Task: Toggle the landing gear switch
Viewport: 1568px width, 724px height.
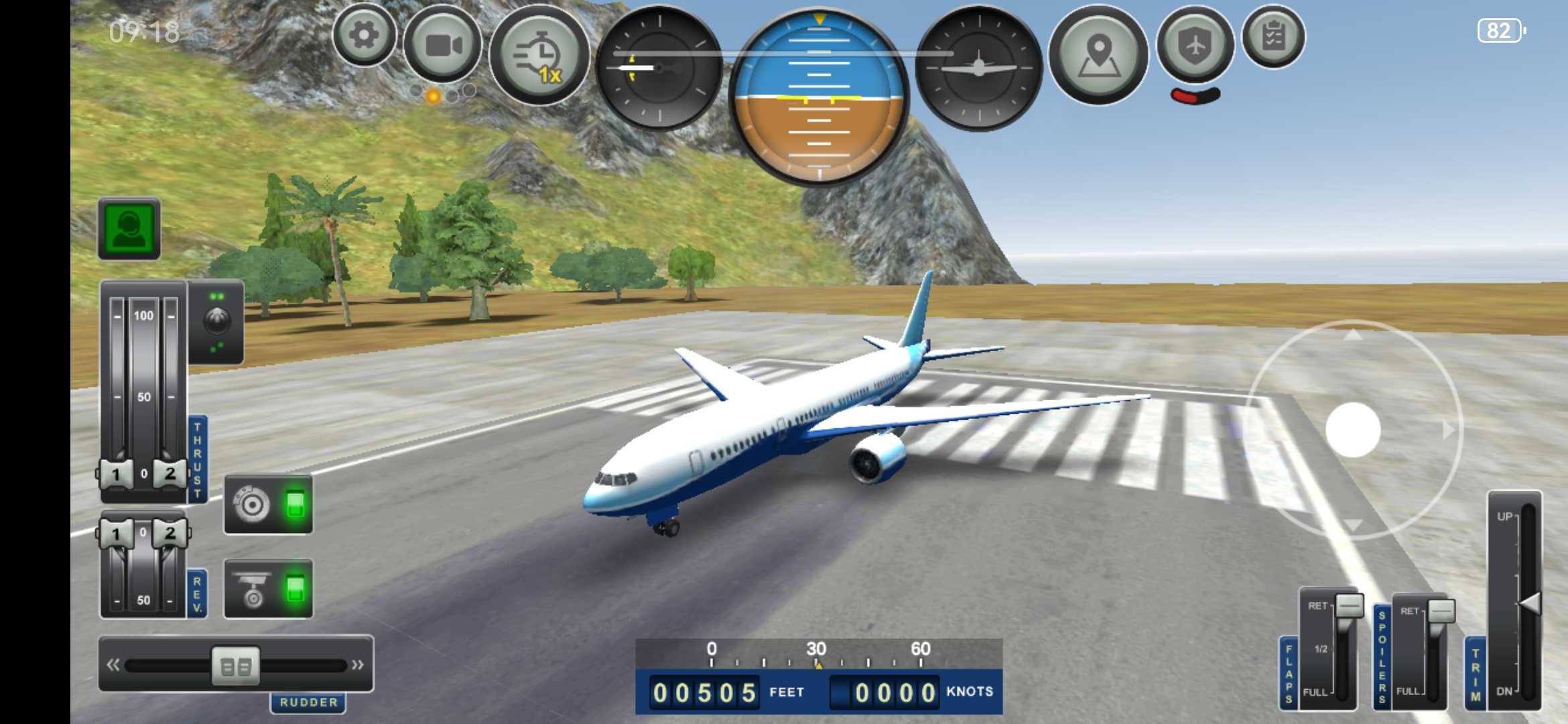Action: pos(268,589)
